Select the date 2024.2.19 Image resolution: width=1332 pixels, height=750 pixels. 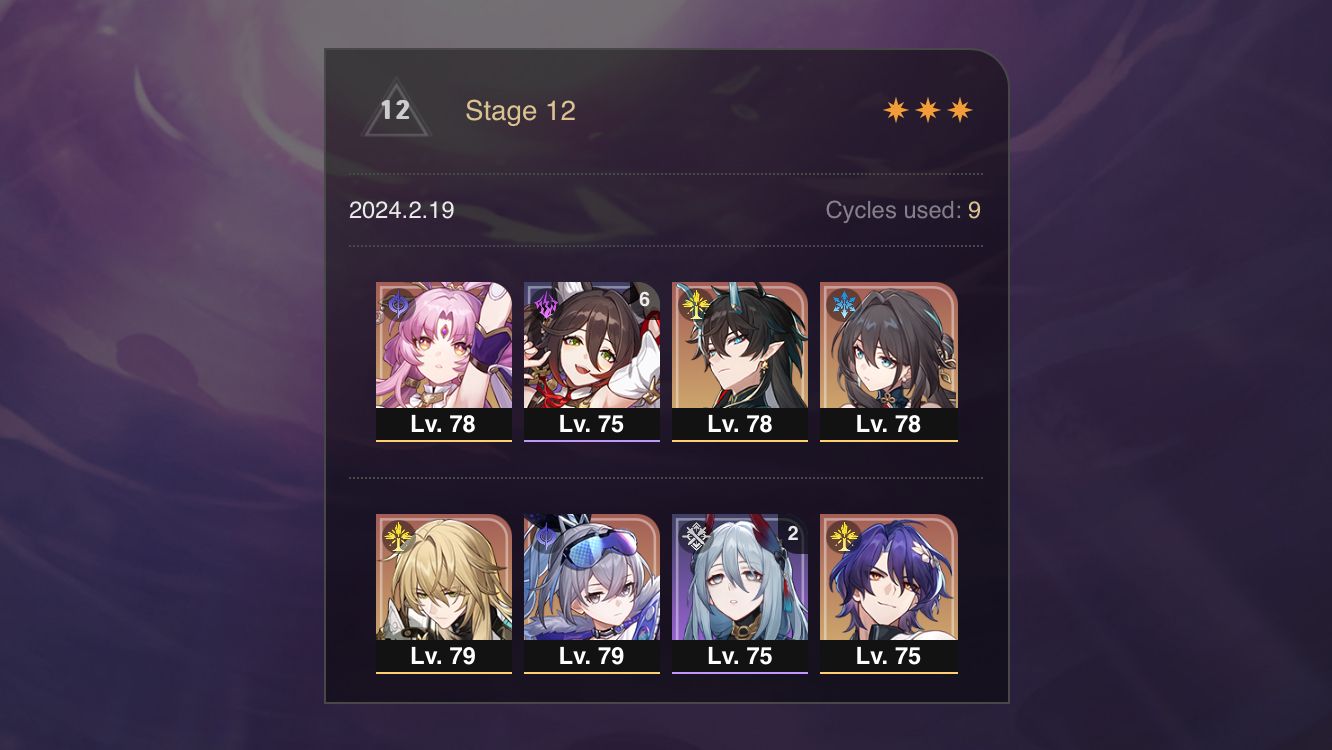401,211
